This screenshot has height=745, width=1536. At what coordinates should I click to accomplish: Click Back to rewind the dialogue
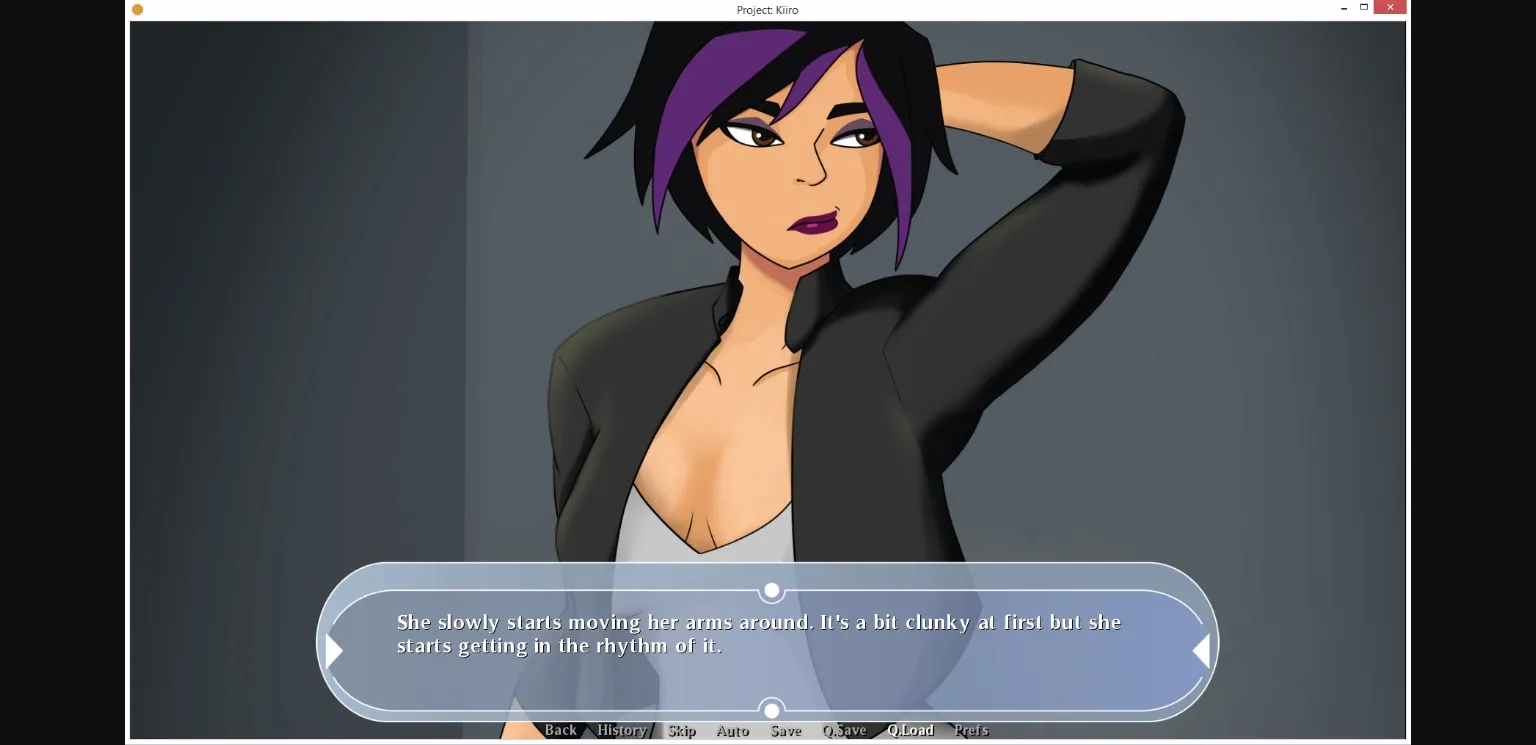coord(562,730)
